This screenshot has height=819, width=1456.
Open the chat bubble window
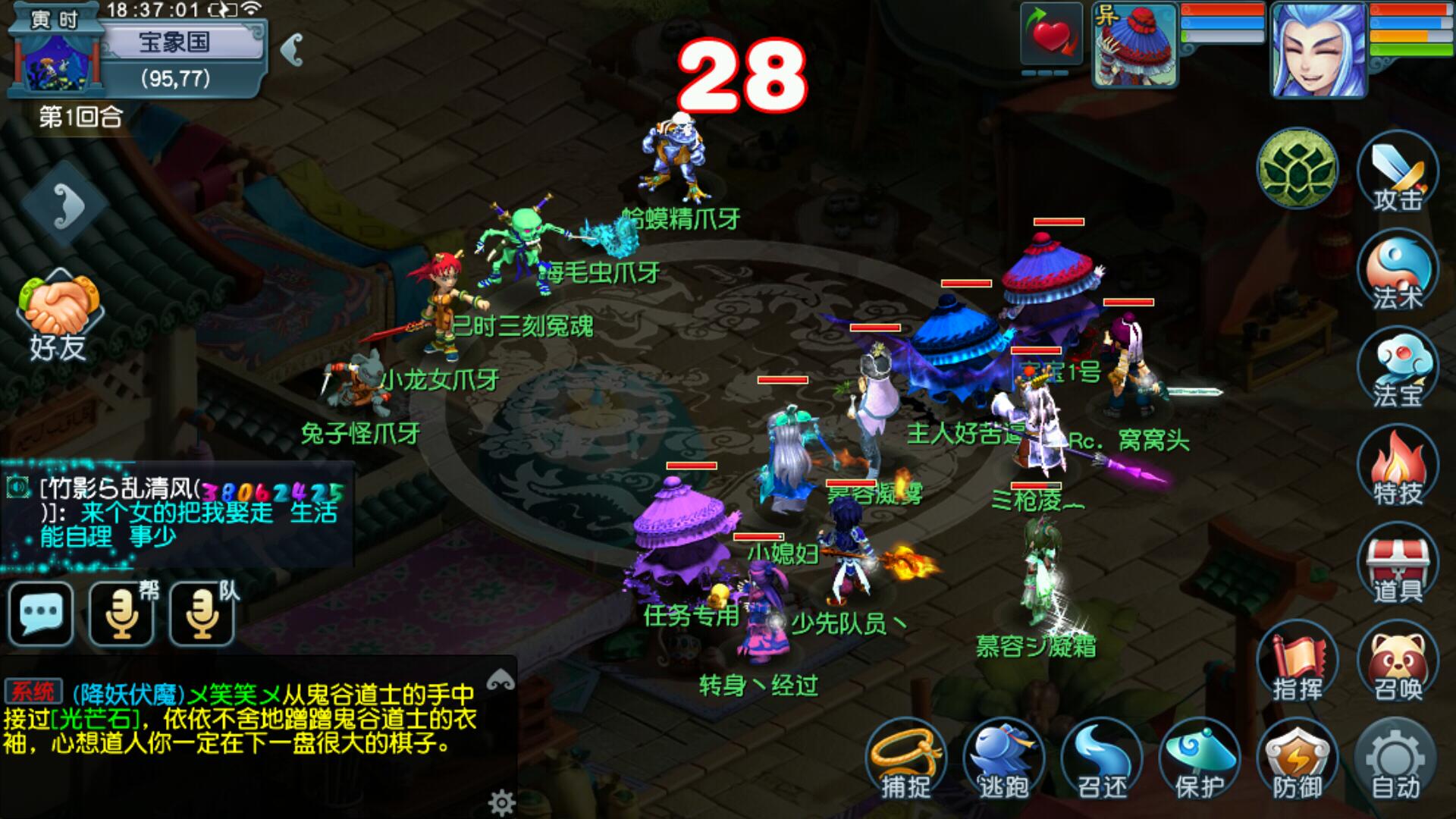pos(41,613)
